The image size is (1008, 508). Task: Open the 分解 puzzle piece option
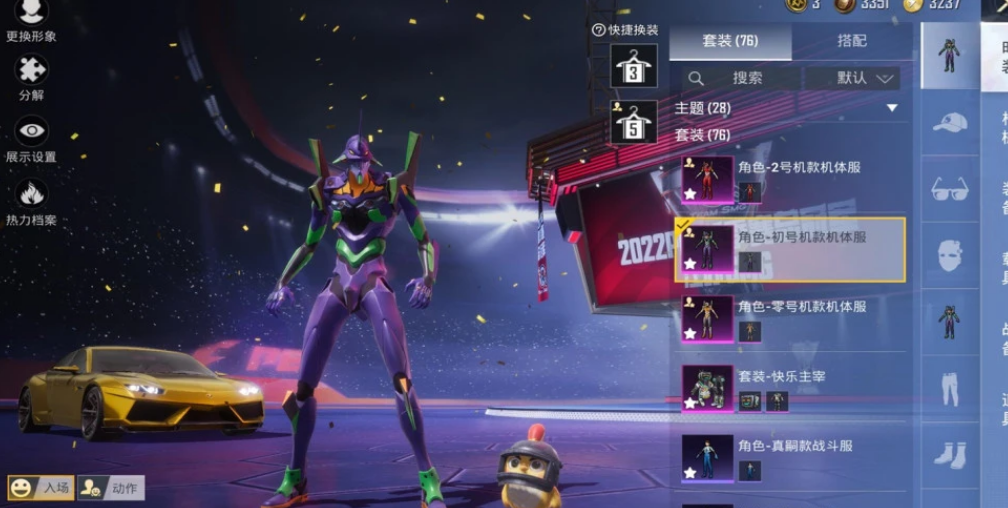pyautogui.click(x=31, y=75)
